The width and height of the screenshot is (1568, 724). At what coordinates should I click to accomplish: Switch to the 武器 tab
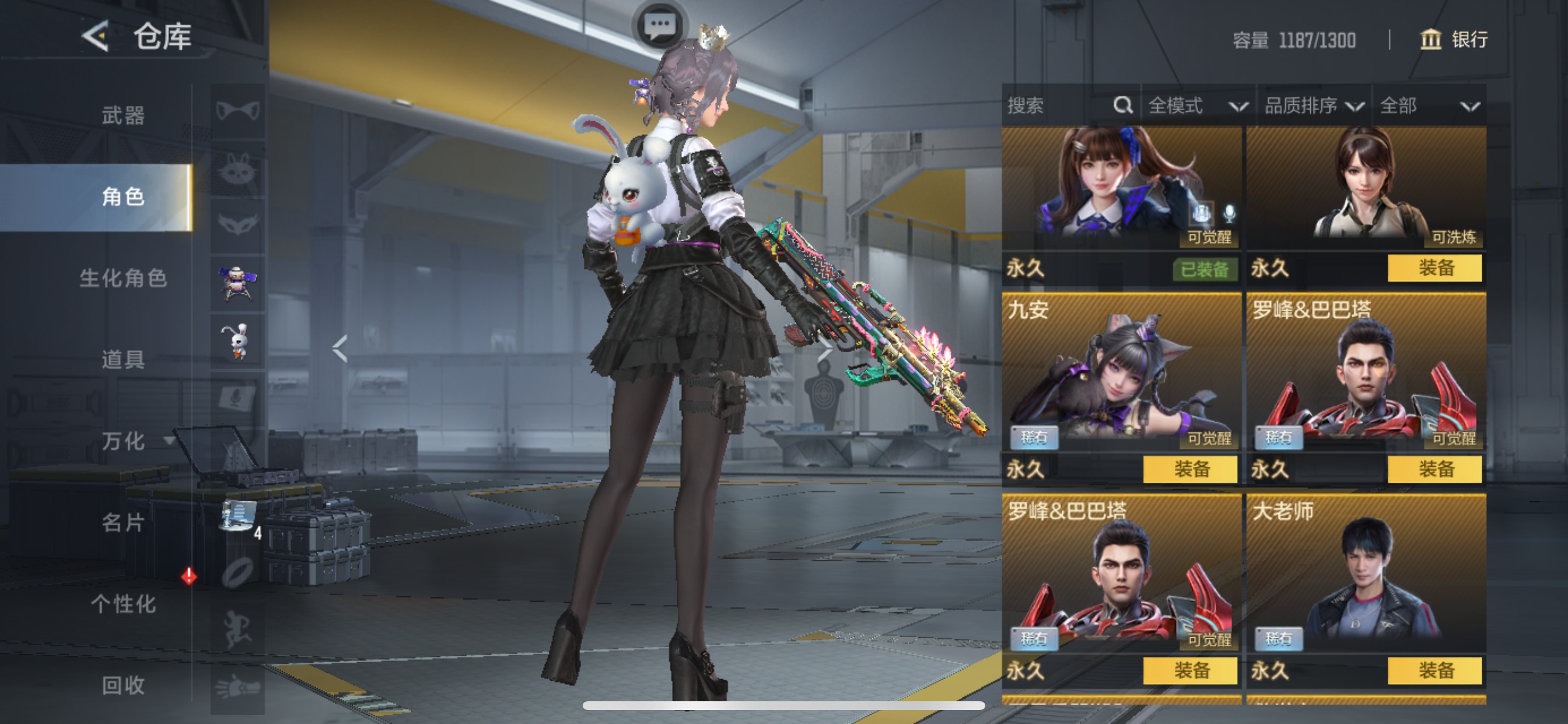pos(123,115)
